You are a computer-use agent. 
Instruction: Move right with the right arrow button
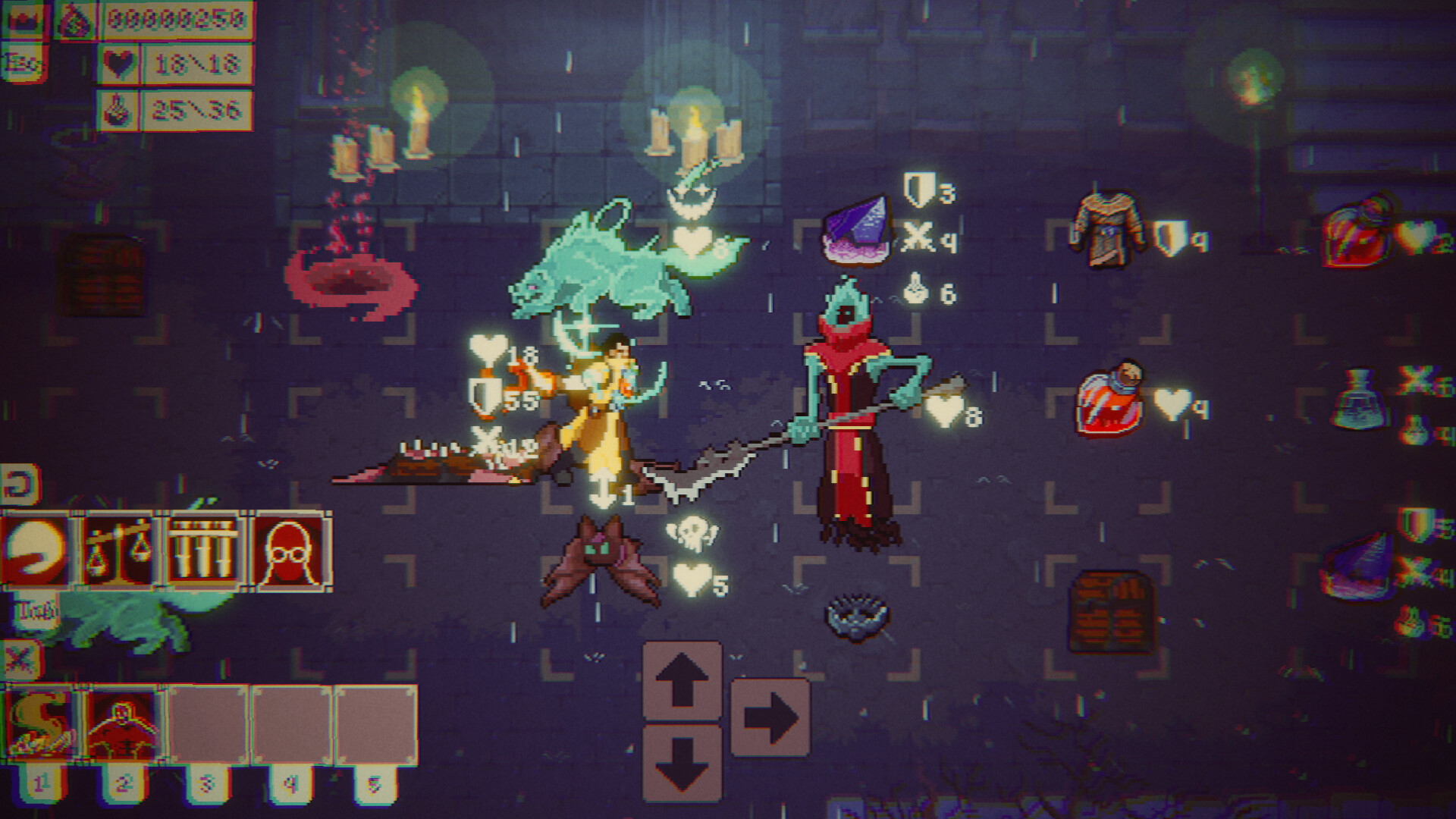click(770, 717)
